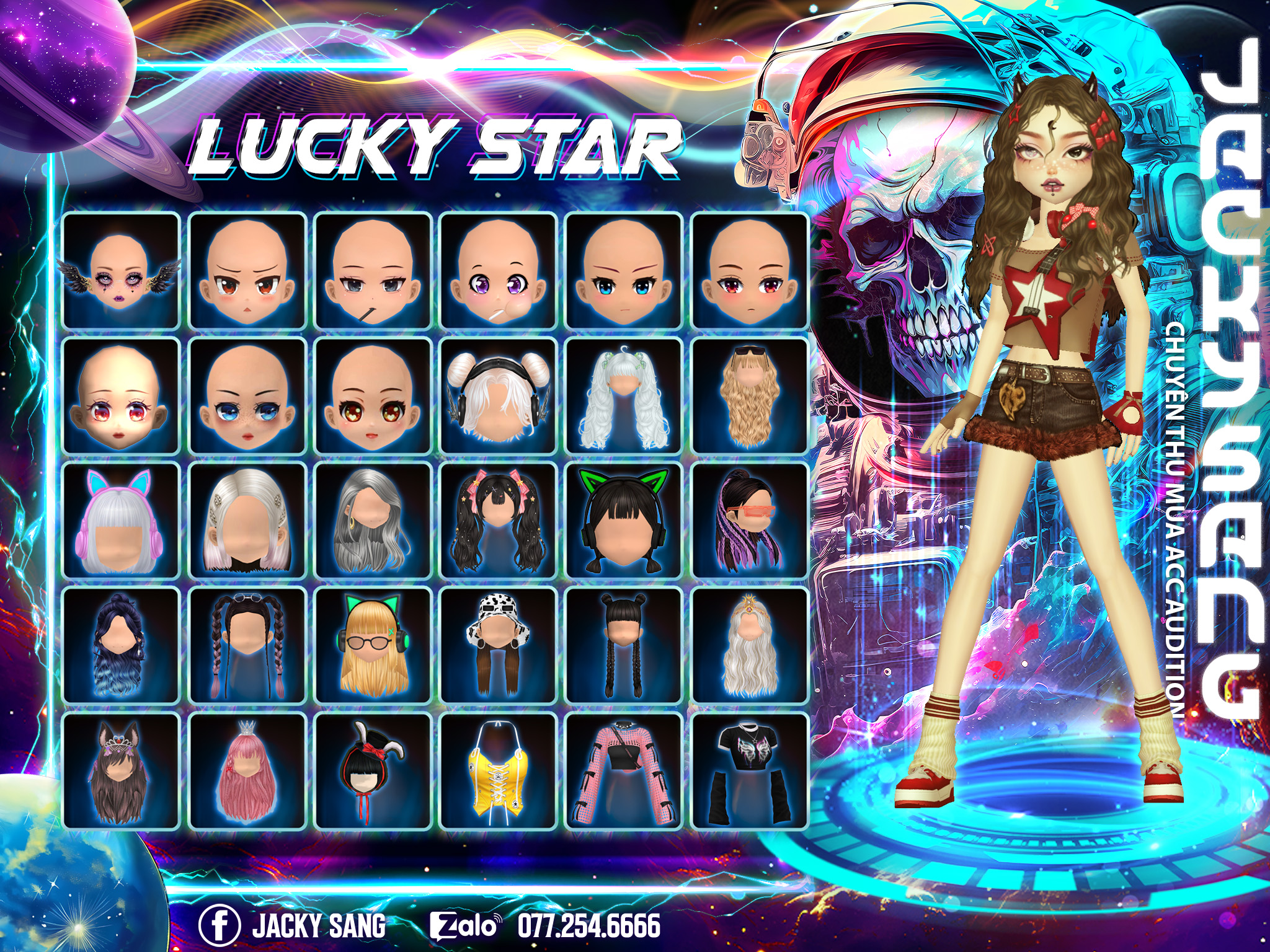Choose blonde hair with round glasses
This screenshot has height=952, width=1270.
pos(373,645)
